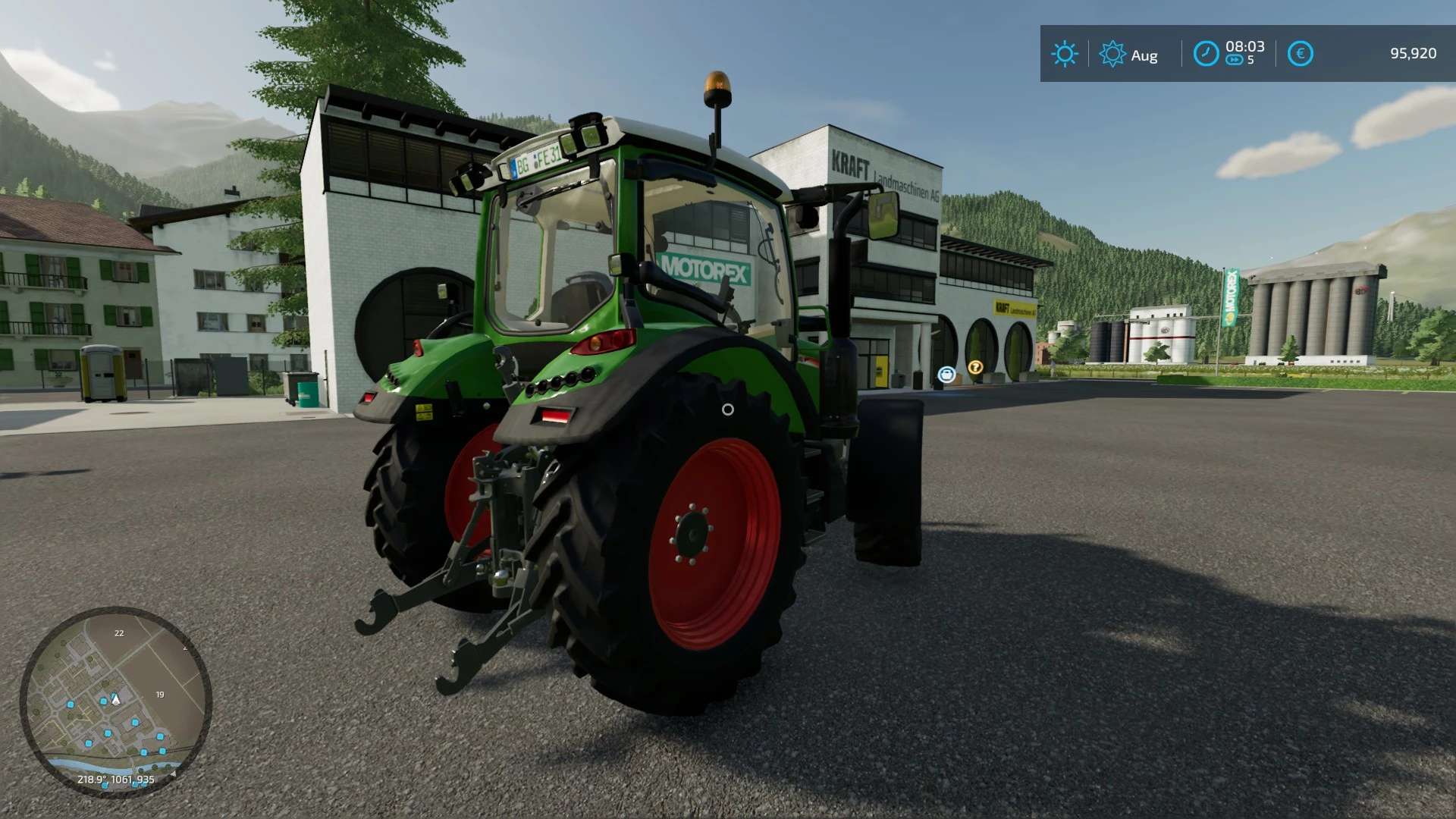Click the clock icon beside the time
Viewport: 1456px width, 819px height.
[1206, 54]
